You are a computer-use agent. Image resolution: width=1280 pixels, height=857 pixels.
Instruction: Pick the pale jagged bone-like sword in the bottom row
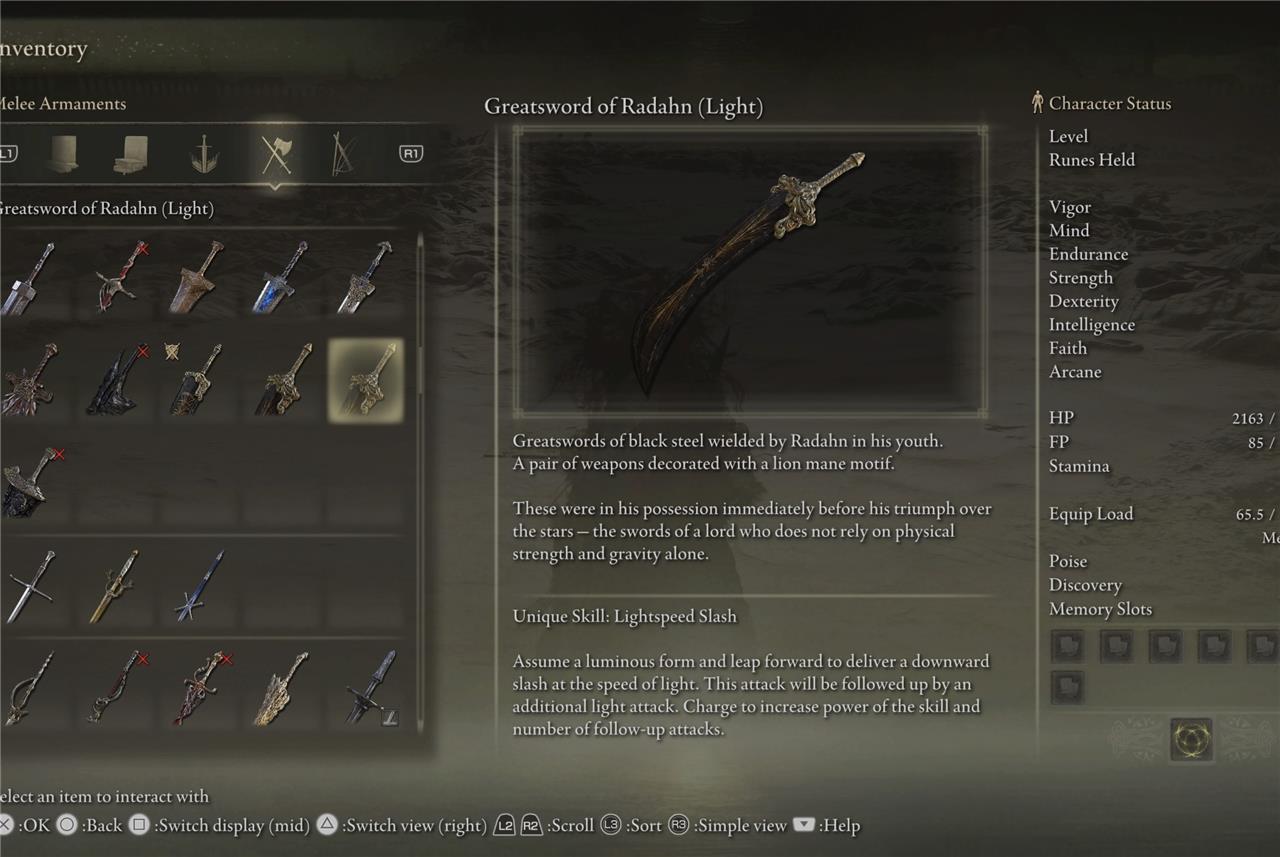[281, 688]
